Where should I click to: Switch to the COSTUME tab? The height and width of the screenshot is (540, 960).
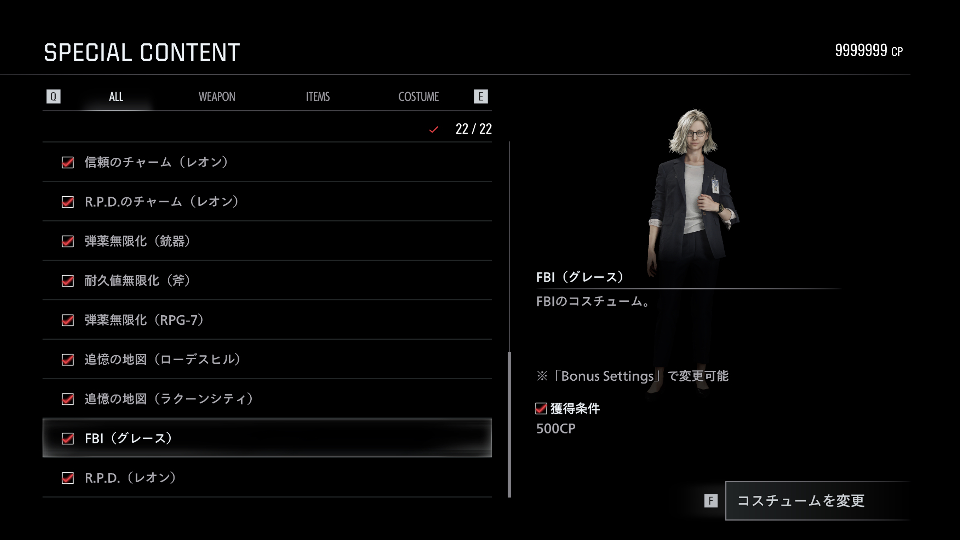click(419, 97)
